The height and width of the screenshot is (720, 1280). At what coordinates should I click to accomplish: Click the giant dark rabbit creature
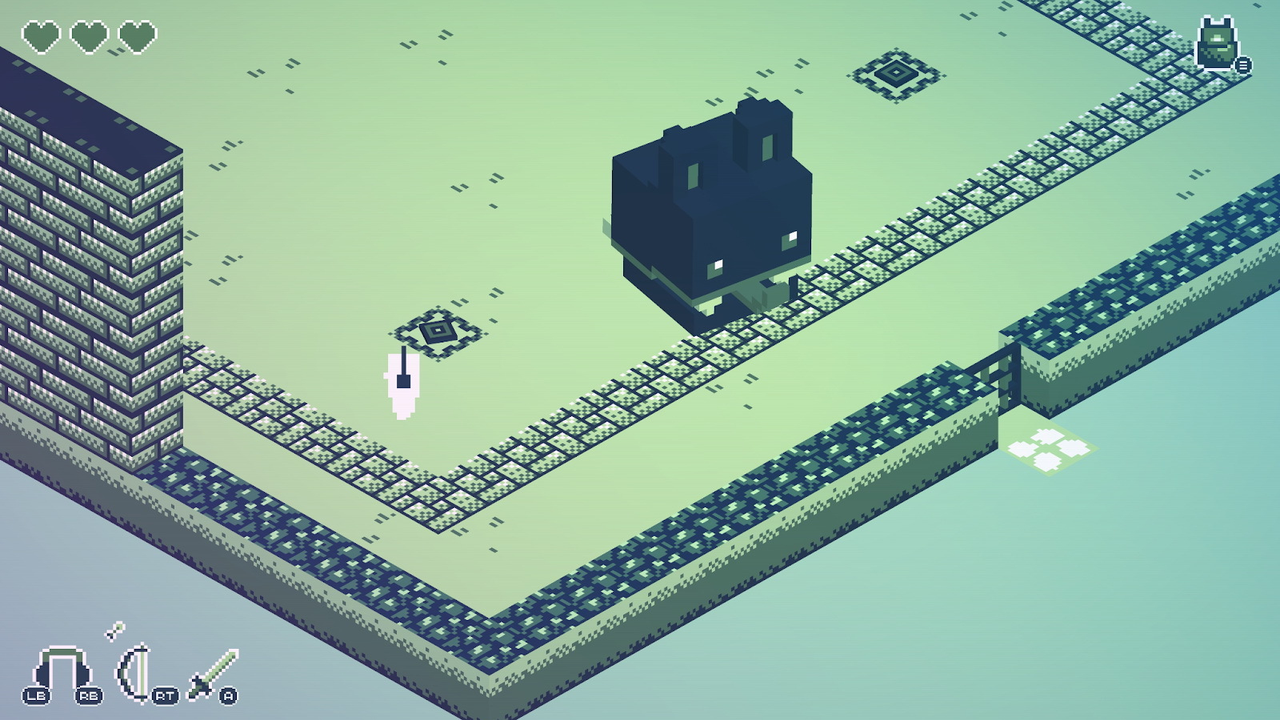coord(710,210)
